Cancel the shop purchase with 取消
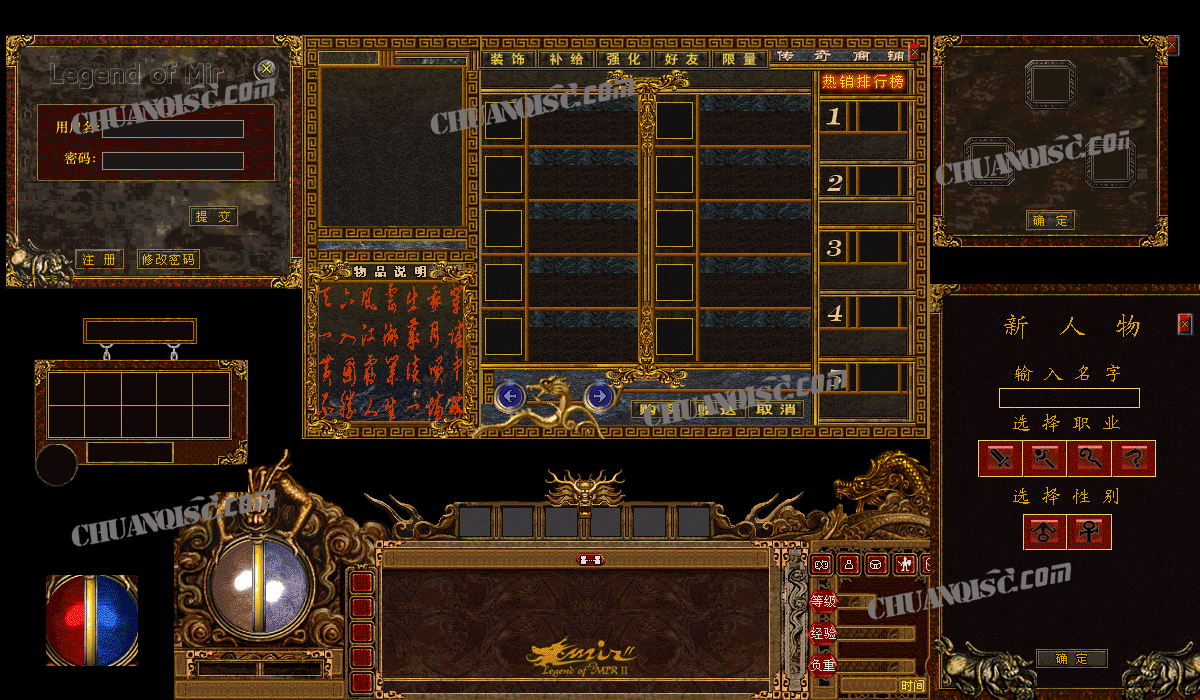The image size is (1200, 700). [777, 408]
